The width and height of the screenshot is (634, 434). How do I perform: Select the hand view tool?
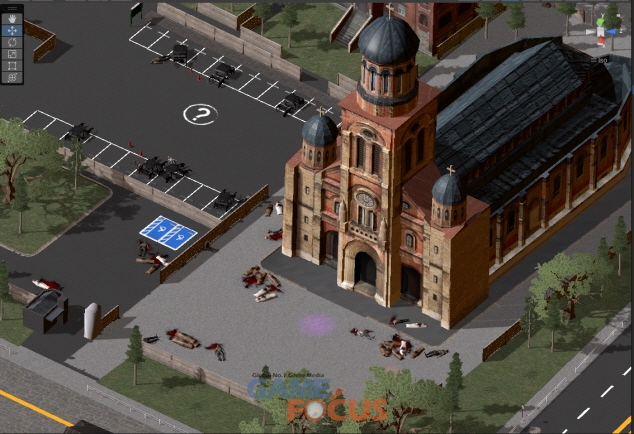pos(13,18)
